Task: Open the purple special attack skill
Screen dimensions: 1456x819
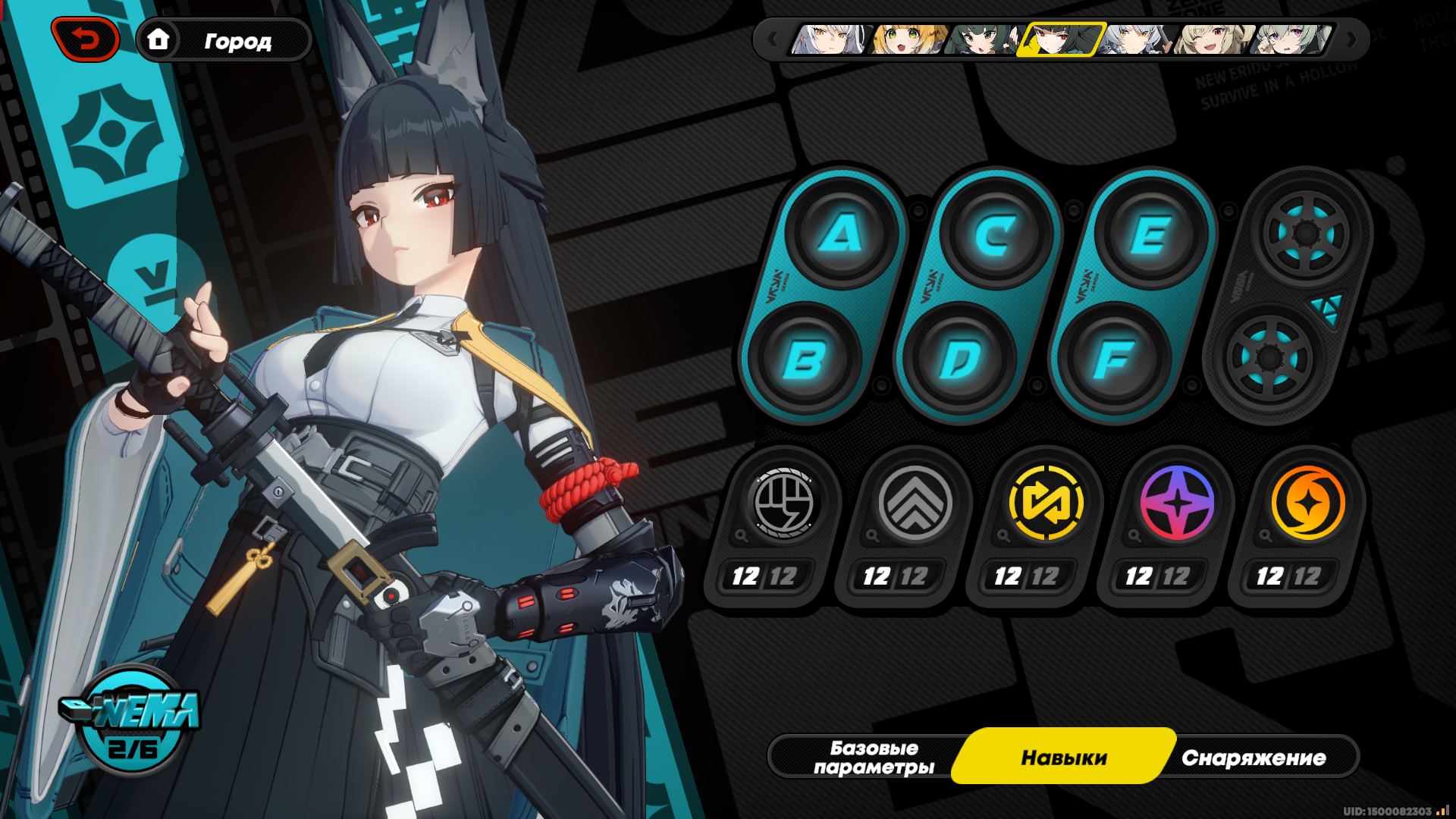Action: coord(1177,504)
